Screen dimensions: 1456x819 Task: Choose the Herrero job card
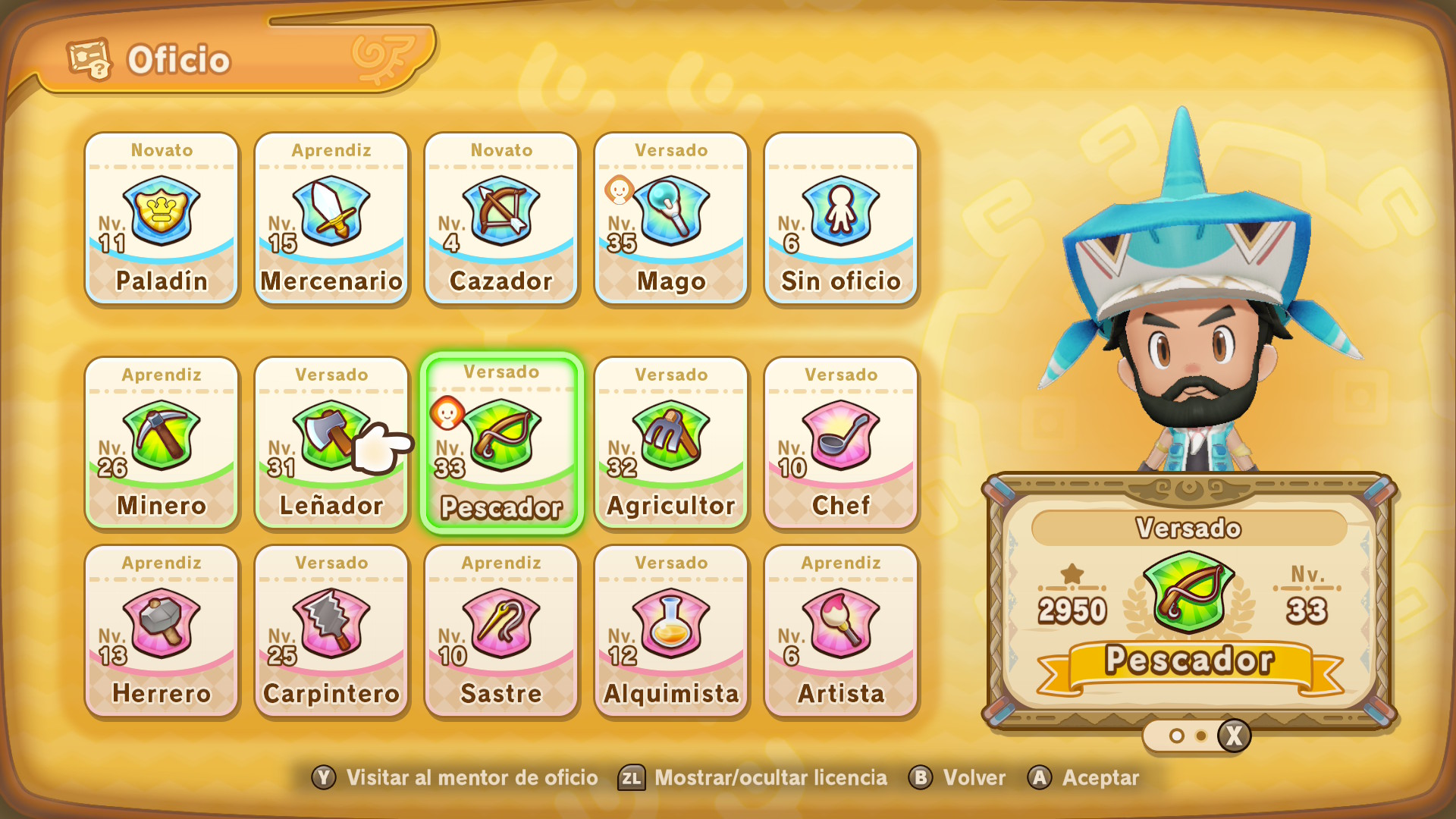(x=162, y=631)
